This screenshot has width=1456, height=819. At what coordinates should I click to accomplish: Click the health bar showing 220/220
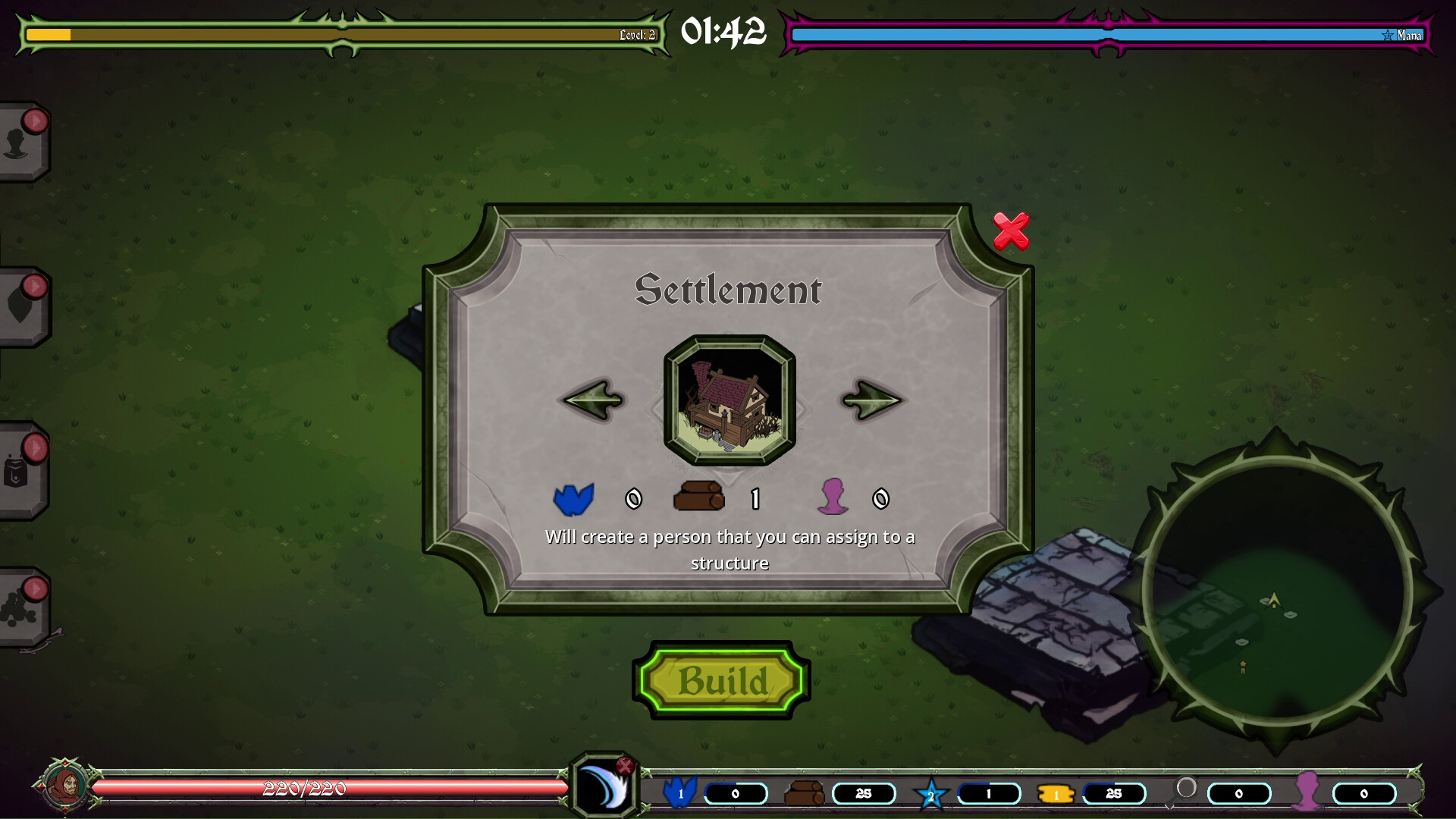[x=303, y=789]
